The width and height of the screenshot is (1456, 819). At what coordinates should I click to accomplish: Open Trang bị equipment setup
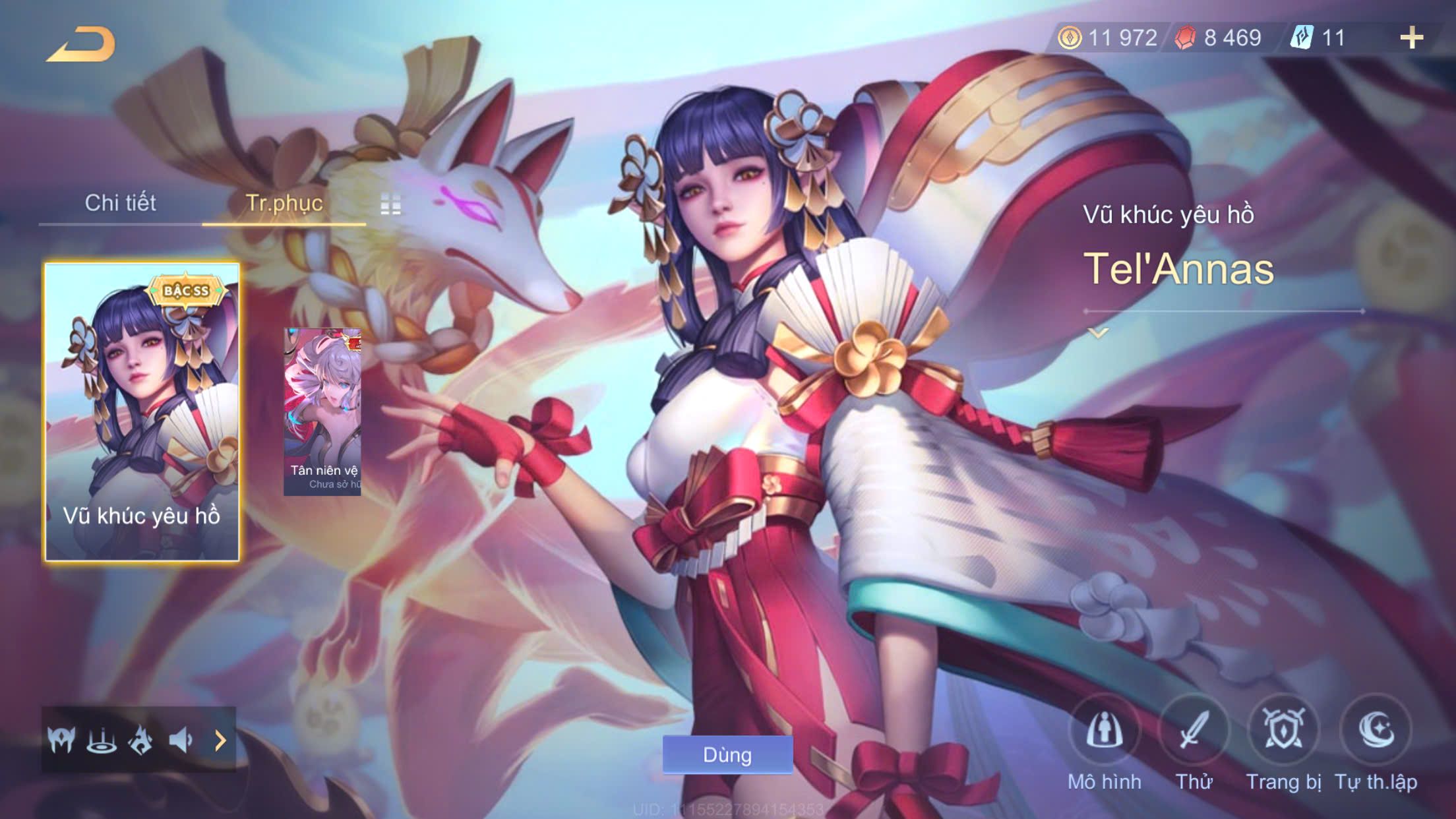[x=1283, y=731]
